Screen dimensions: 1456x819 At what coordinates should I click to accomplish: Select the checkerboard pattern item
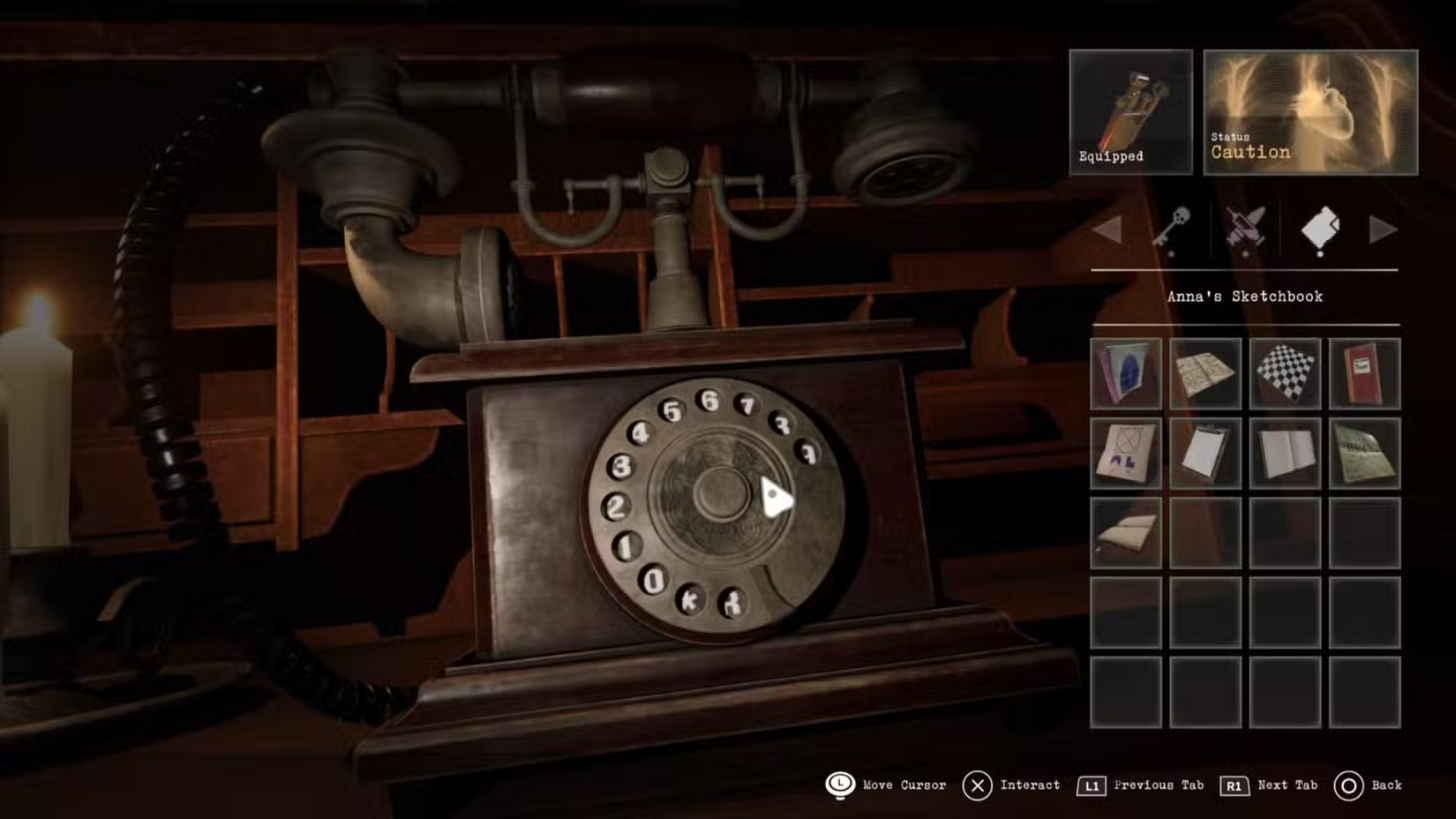pyautogui.click(x=1285, y=374)
